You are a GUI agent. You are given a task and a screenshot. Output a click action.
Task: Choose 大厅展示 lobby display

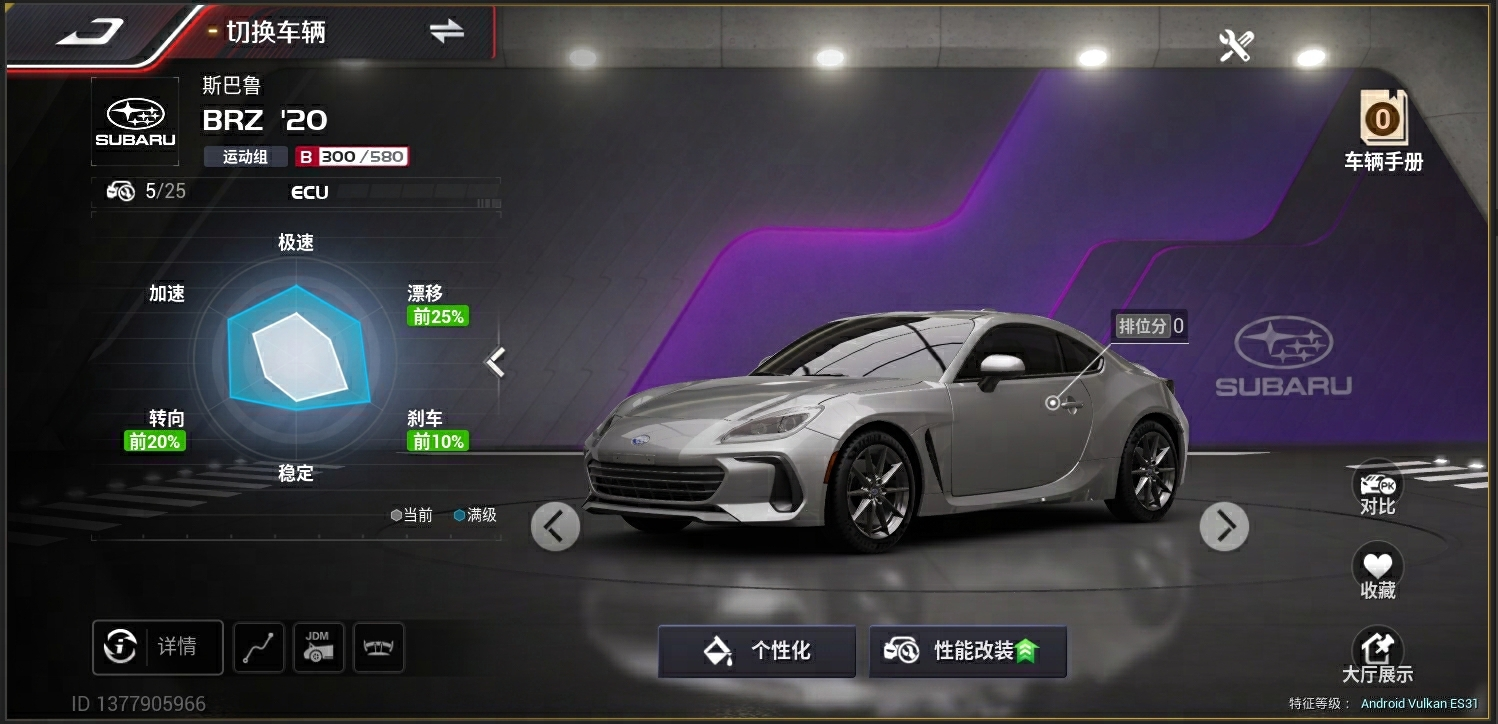pyautogui.click(x=1377, y=656)
